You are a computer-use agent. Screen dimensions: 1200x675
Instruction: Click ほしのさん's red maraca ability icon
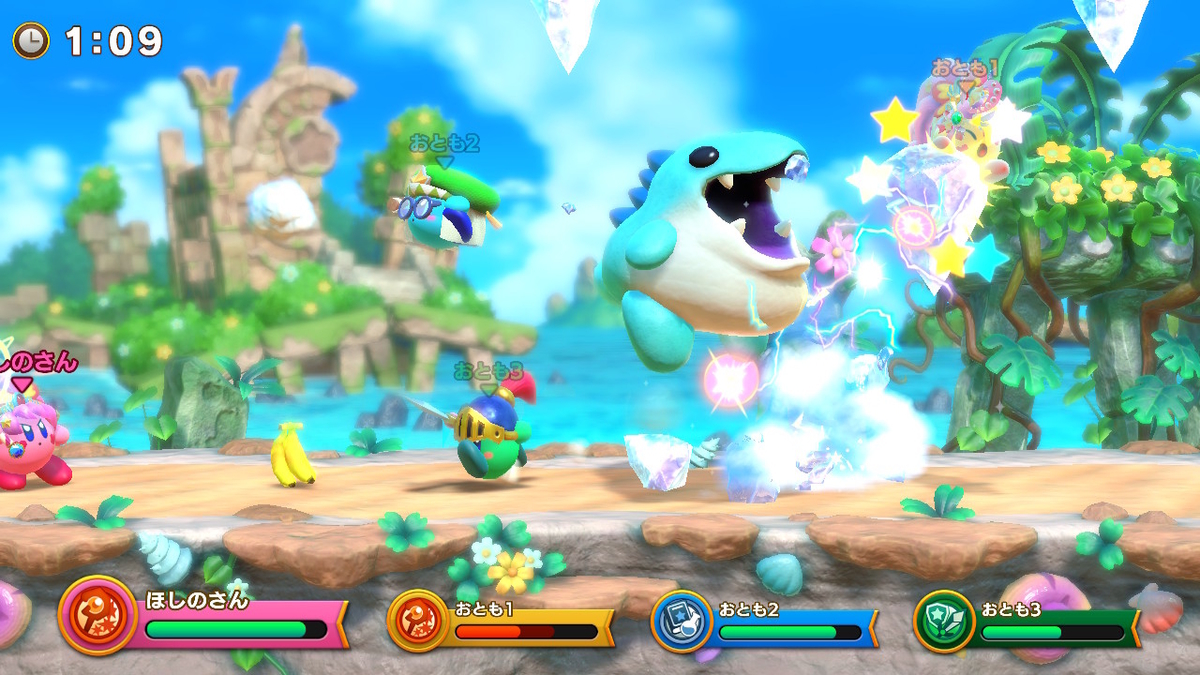click(97, 615)
